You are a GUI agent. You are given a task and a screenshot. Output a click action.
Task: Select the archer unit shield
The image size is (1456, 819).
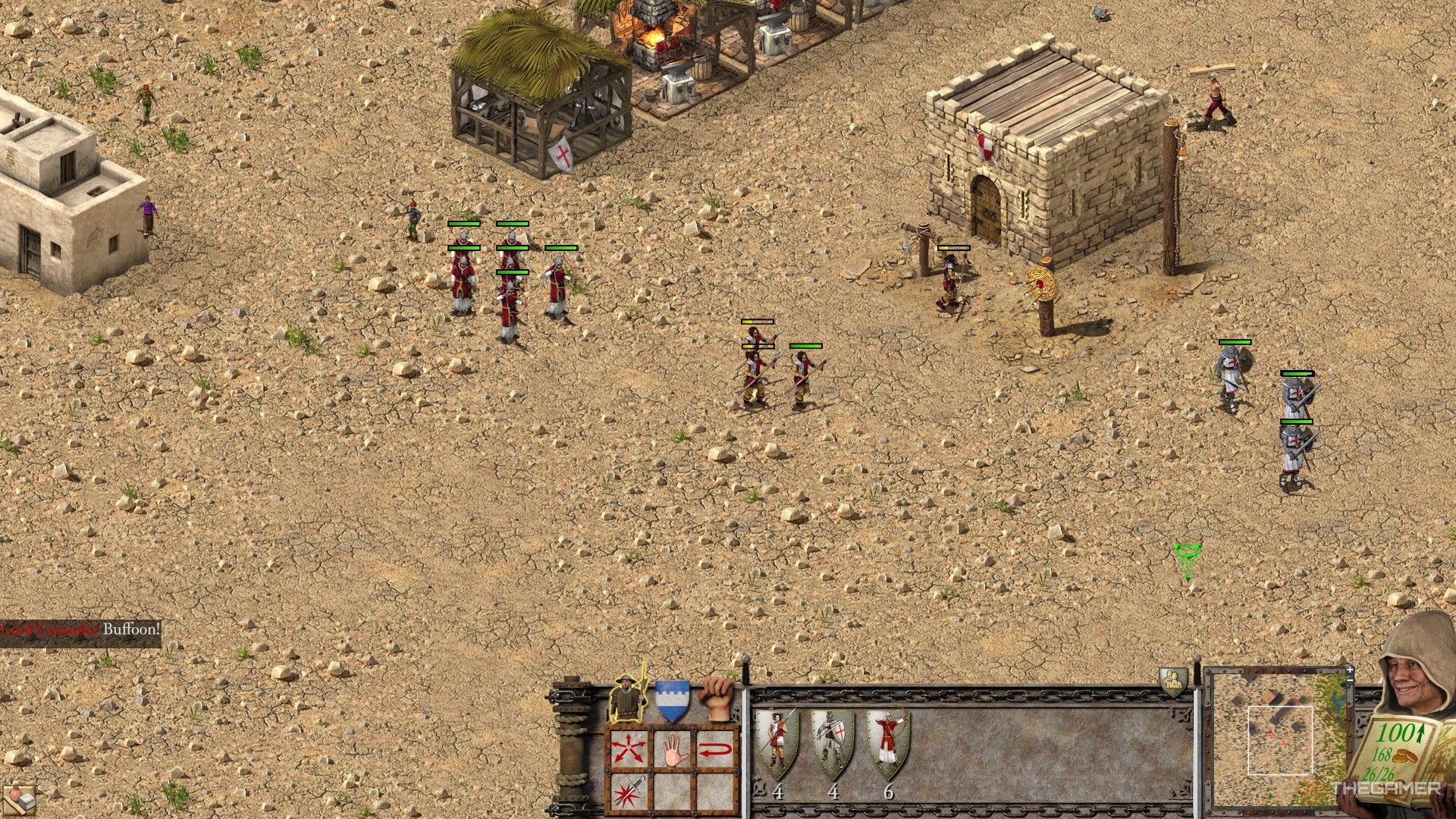(888, 745)
